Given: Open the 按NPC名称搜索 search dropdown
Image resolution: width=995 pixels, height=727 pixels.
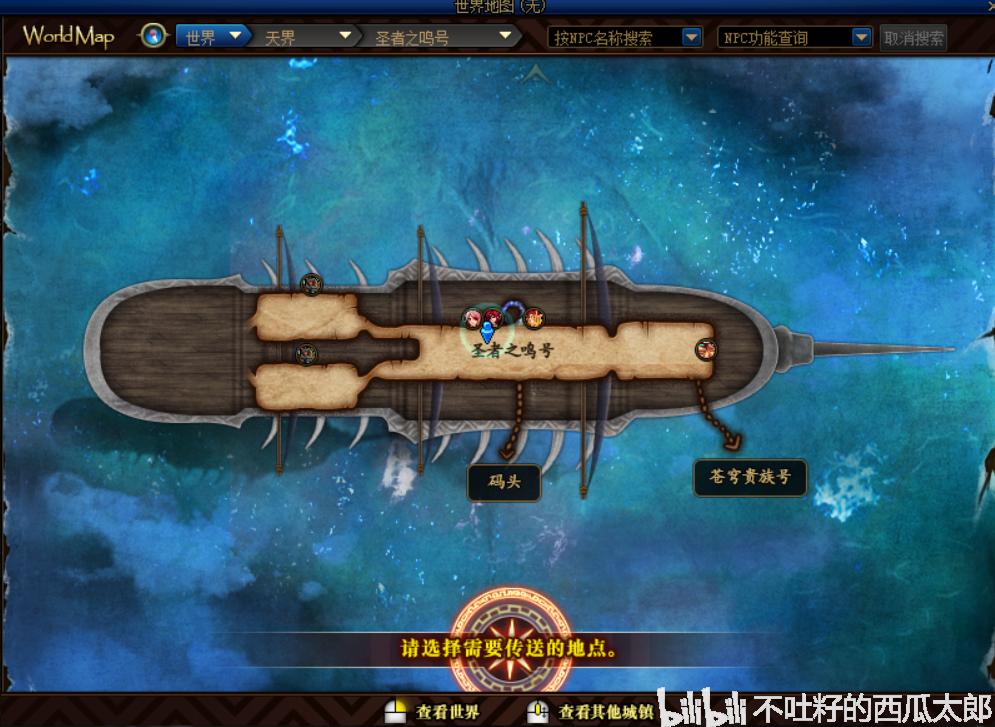Looking at the screenshot, I should [626, 38].
